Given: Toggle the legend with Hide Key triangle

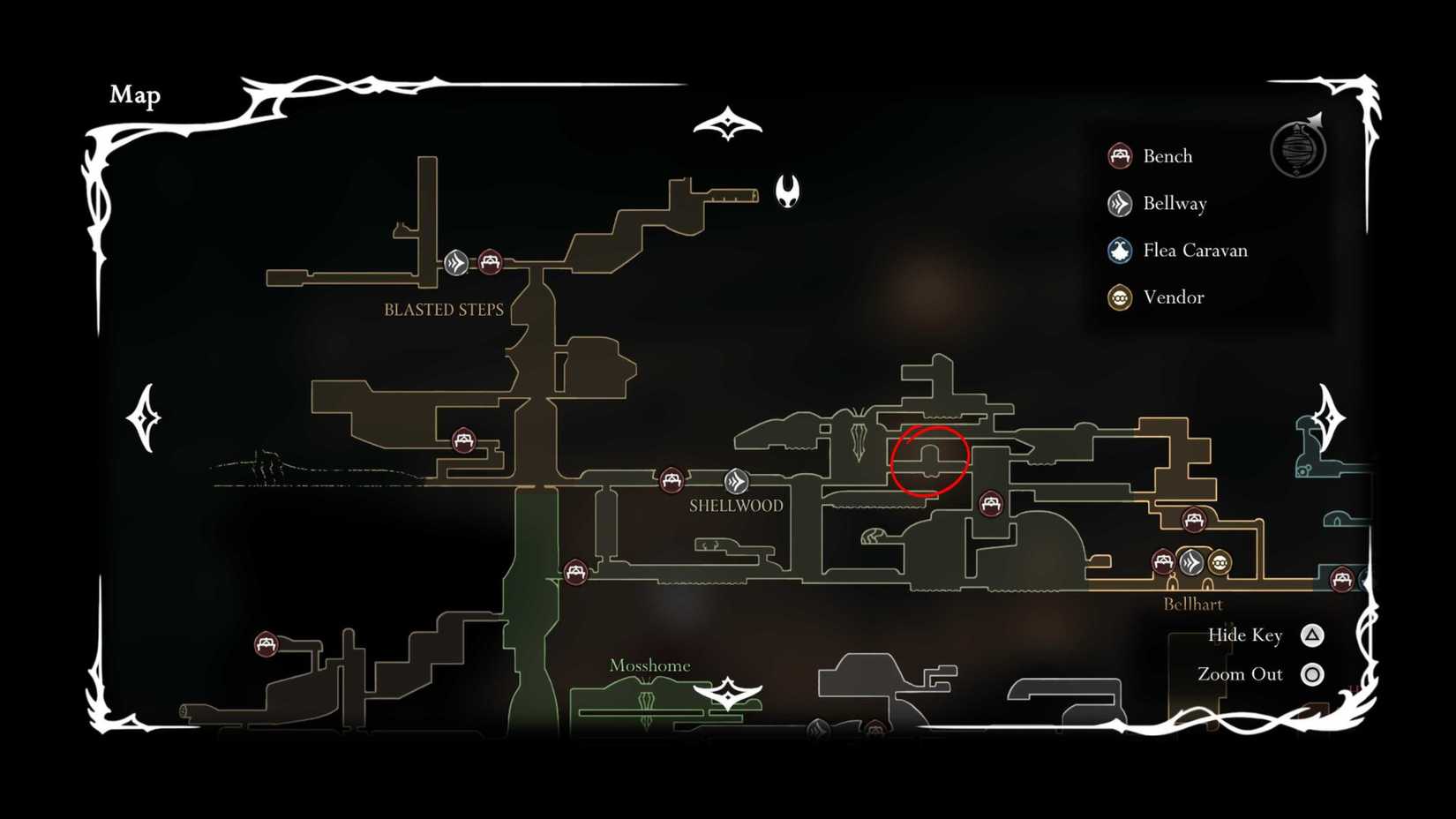Looking at the screenshot, I should pyautogui.click(x=1311, y=635).
